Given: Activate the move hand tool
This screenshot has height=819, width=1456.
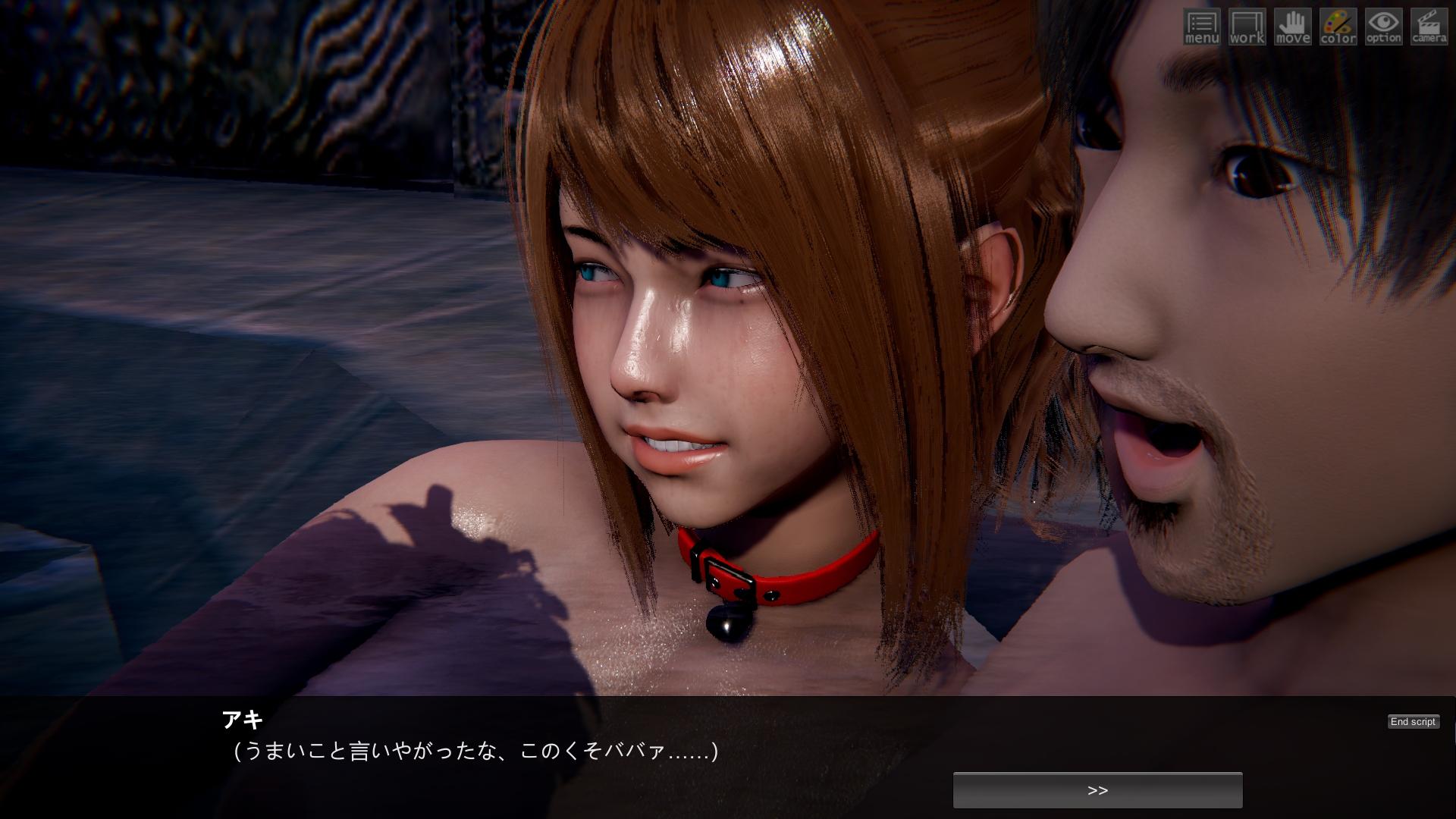Looking at the screenshot, I should point(1292,27).
